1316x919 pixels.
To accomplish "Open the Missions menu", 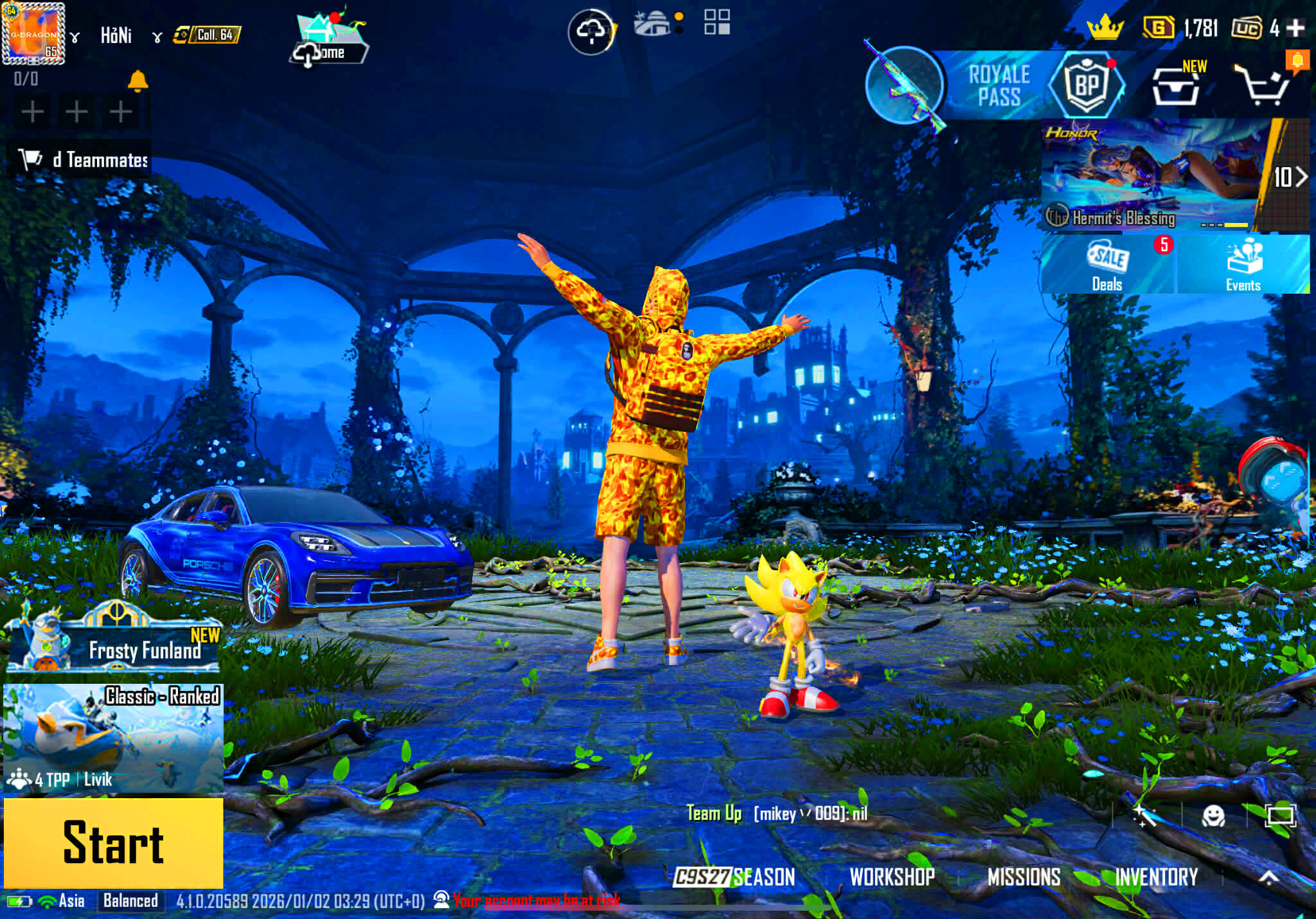I will (1024, 877).
